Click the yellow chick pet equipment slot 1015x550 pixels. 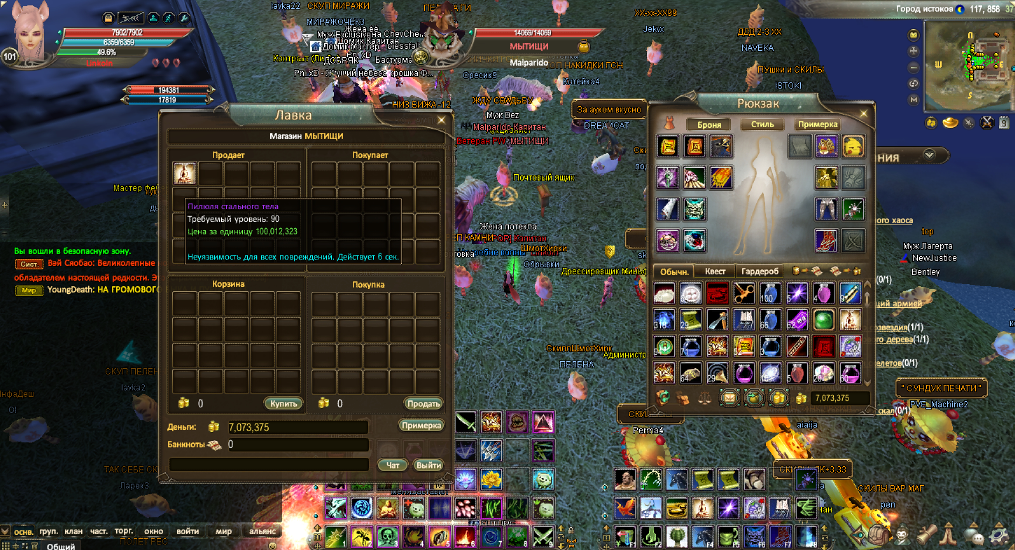pyautogui.click(x=853, y=148)
